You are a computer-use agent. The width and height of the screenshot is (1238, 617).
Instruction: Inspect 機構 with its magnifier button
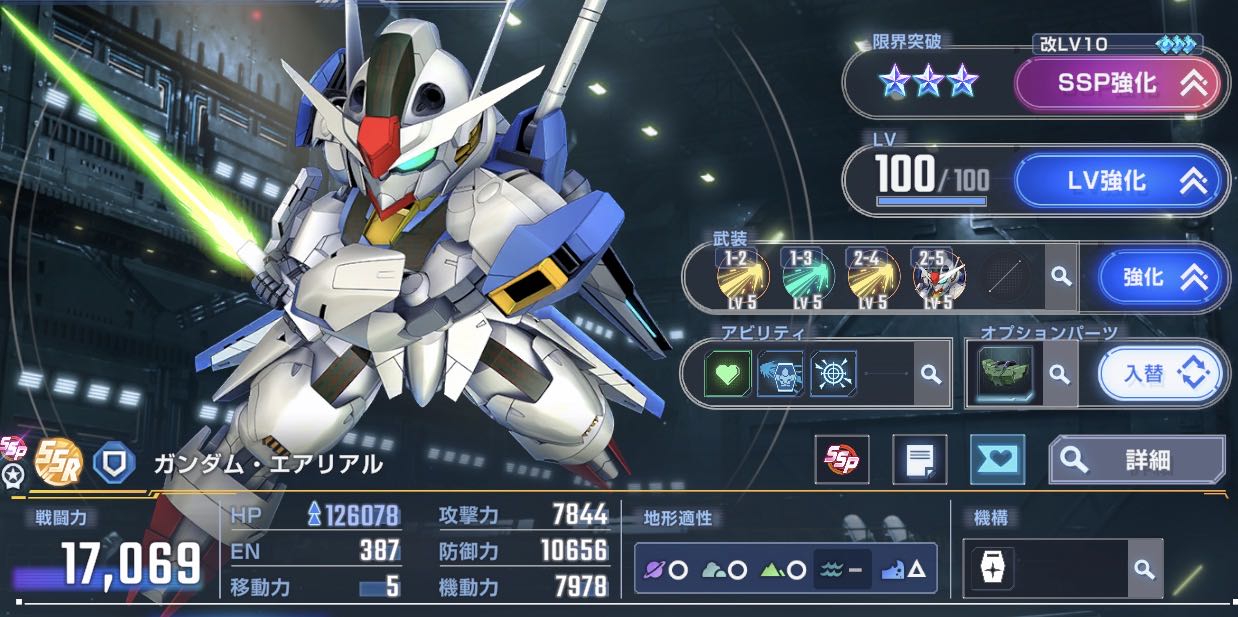tap(1144, 569)
